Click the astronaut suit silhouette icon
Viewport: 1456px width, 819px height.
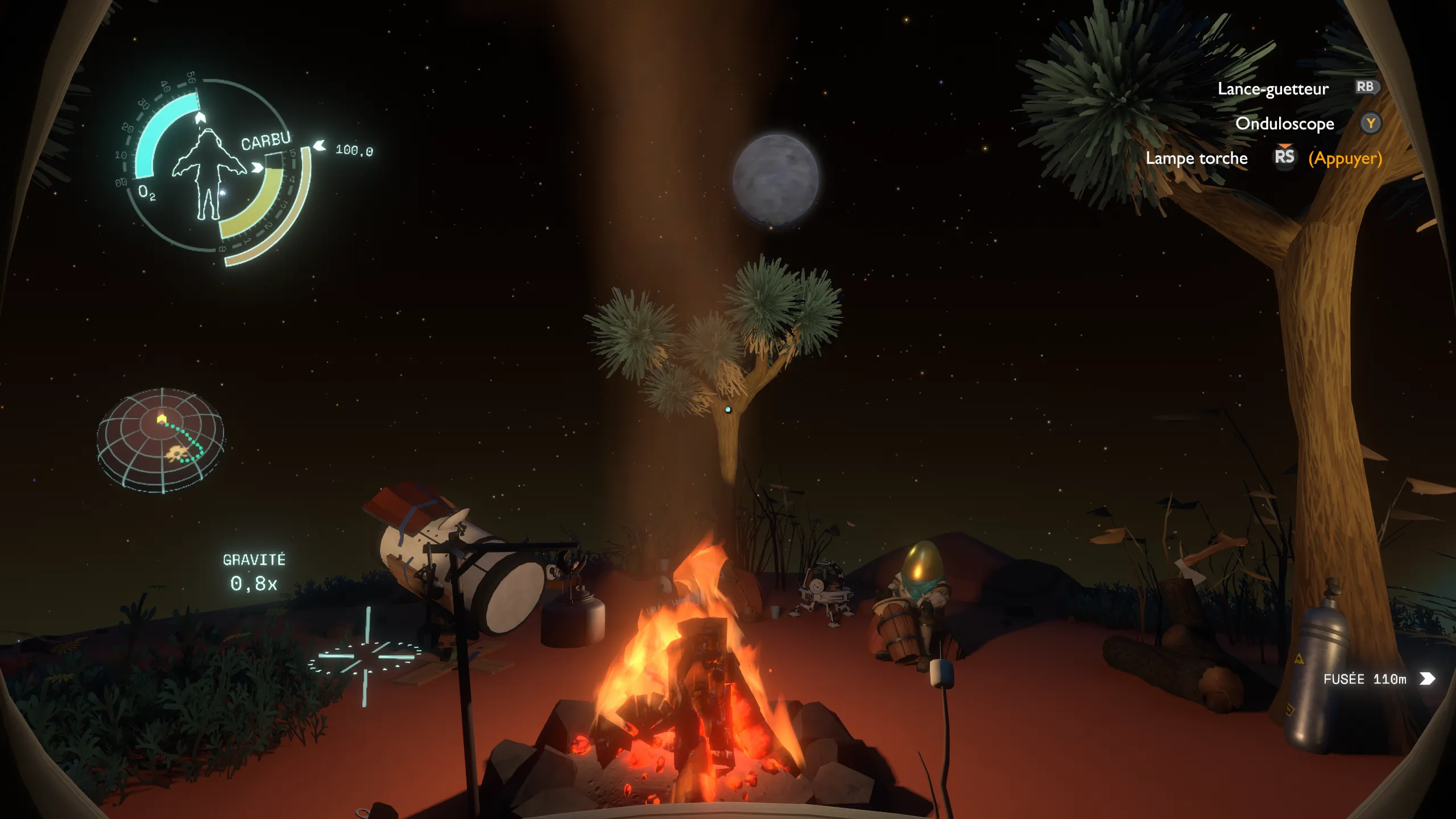tap(208, 174)
